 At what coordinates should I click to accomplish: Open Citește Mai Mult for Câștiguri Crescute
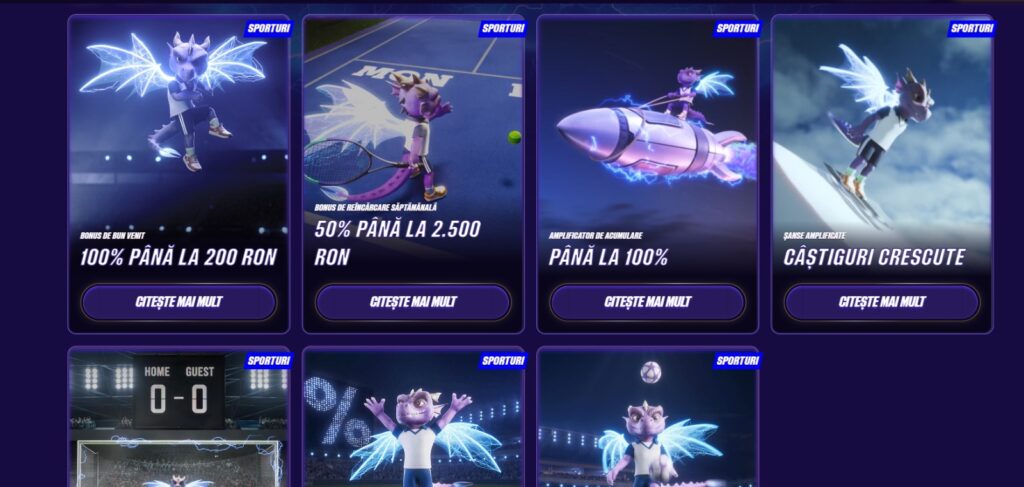(x=881, y=302)
